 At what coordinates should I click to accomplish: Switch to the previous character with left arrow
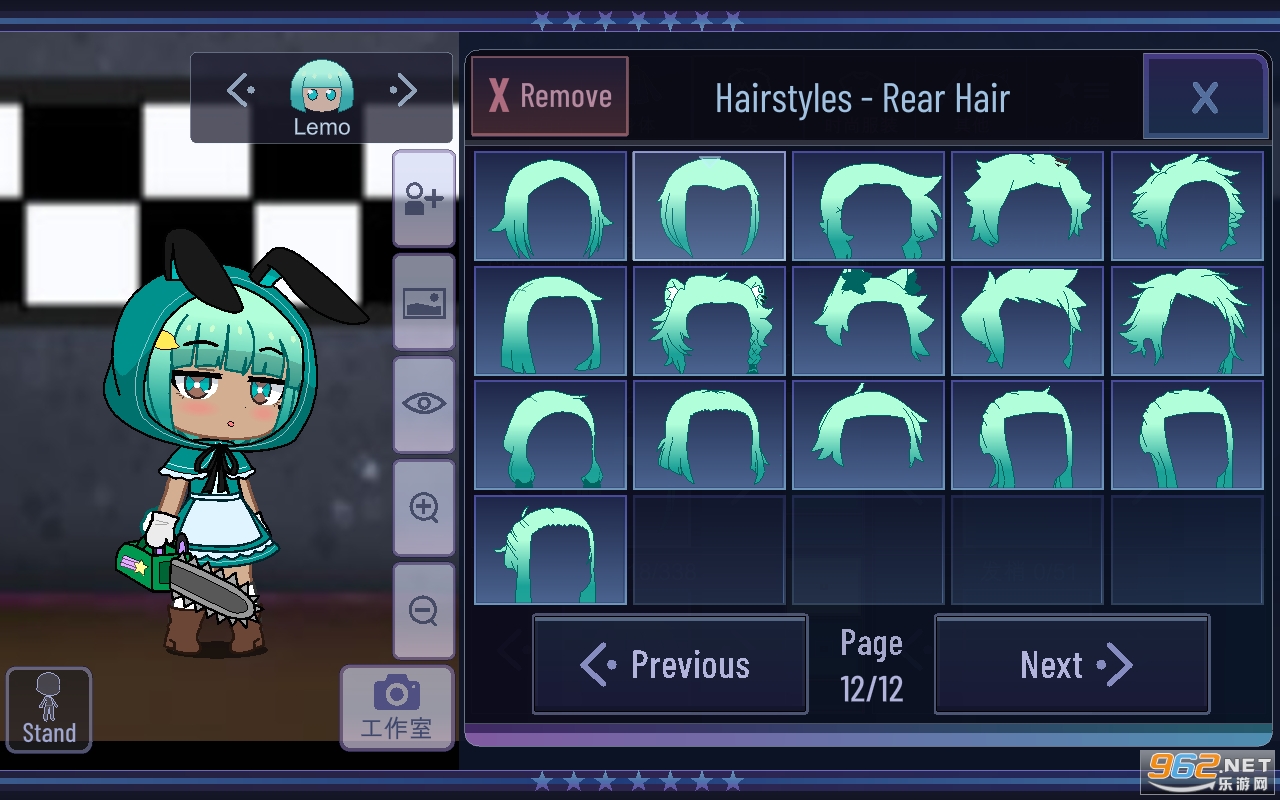point(240,92)
